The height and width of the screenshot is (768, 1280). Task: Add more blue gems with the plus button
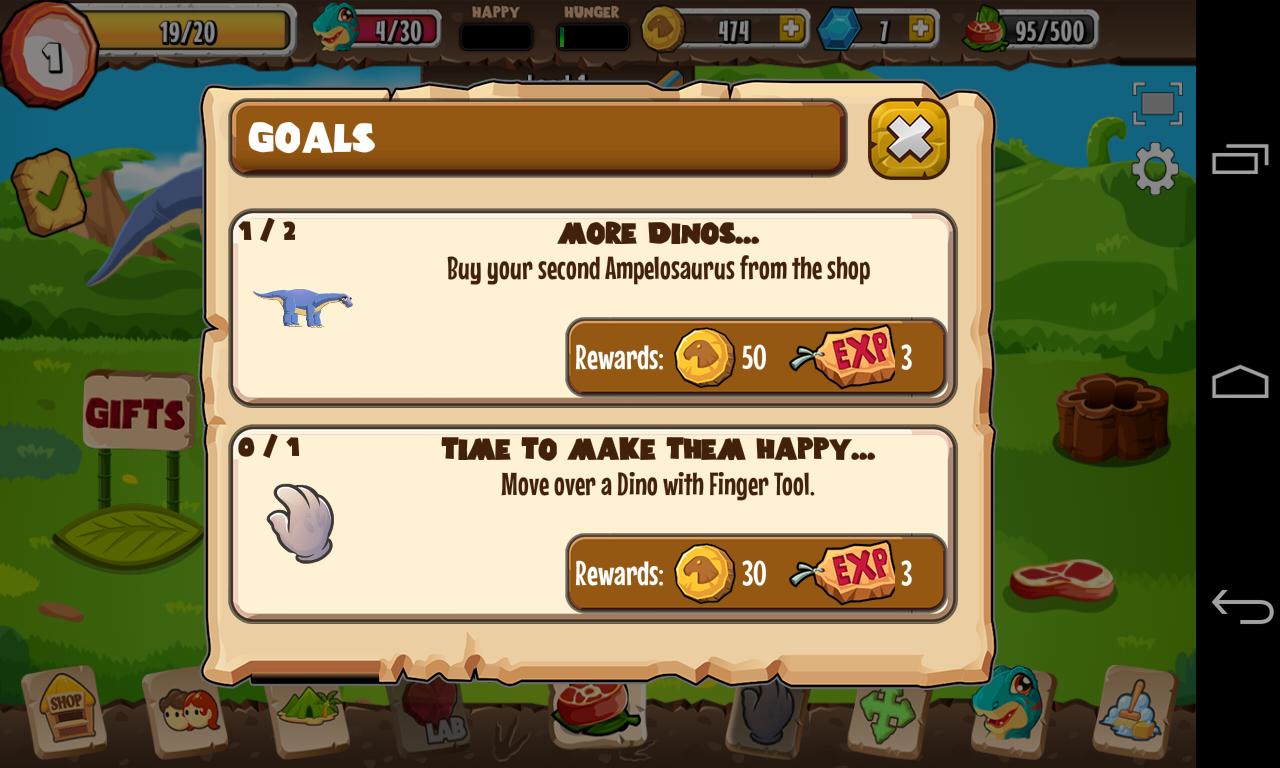pos(920,29)
